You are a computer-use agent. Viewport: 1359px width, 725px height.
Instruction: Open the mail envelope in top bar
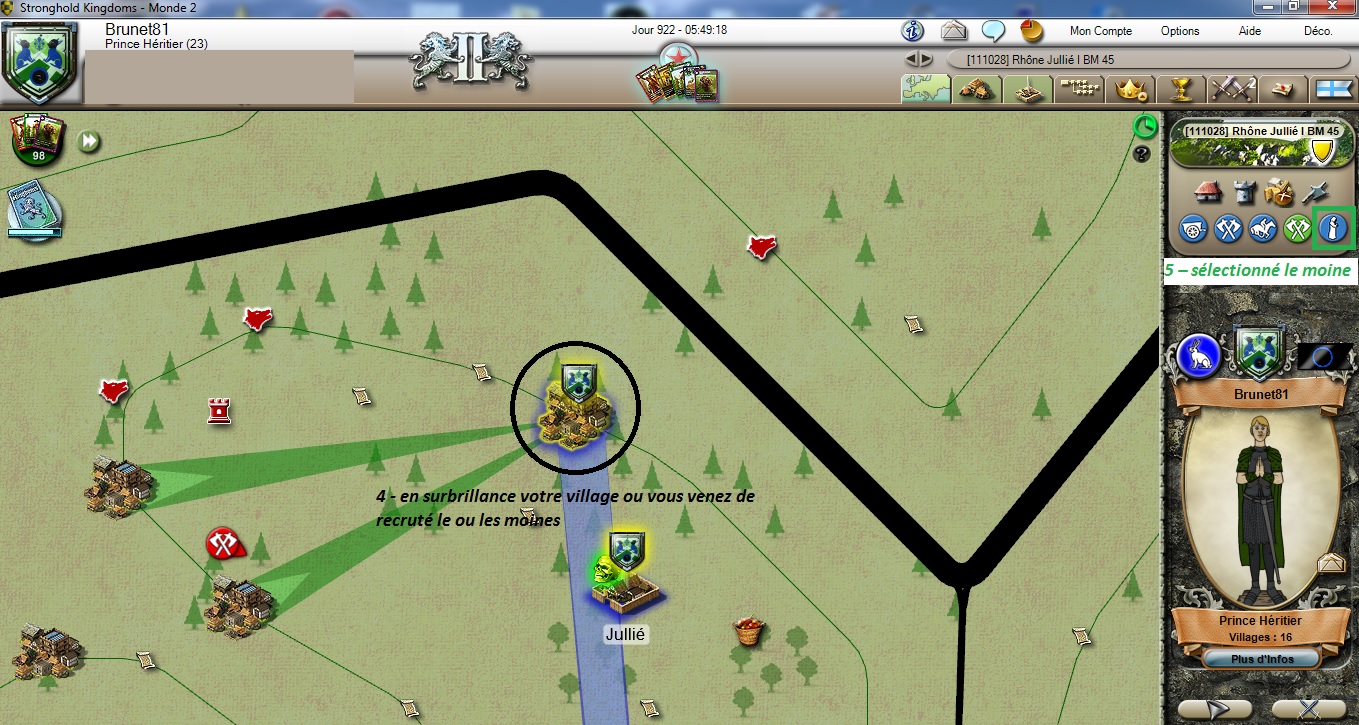tap(953, 30)
